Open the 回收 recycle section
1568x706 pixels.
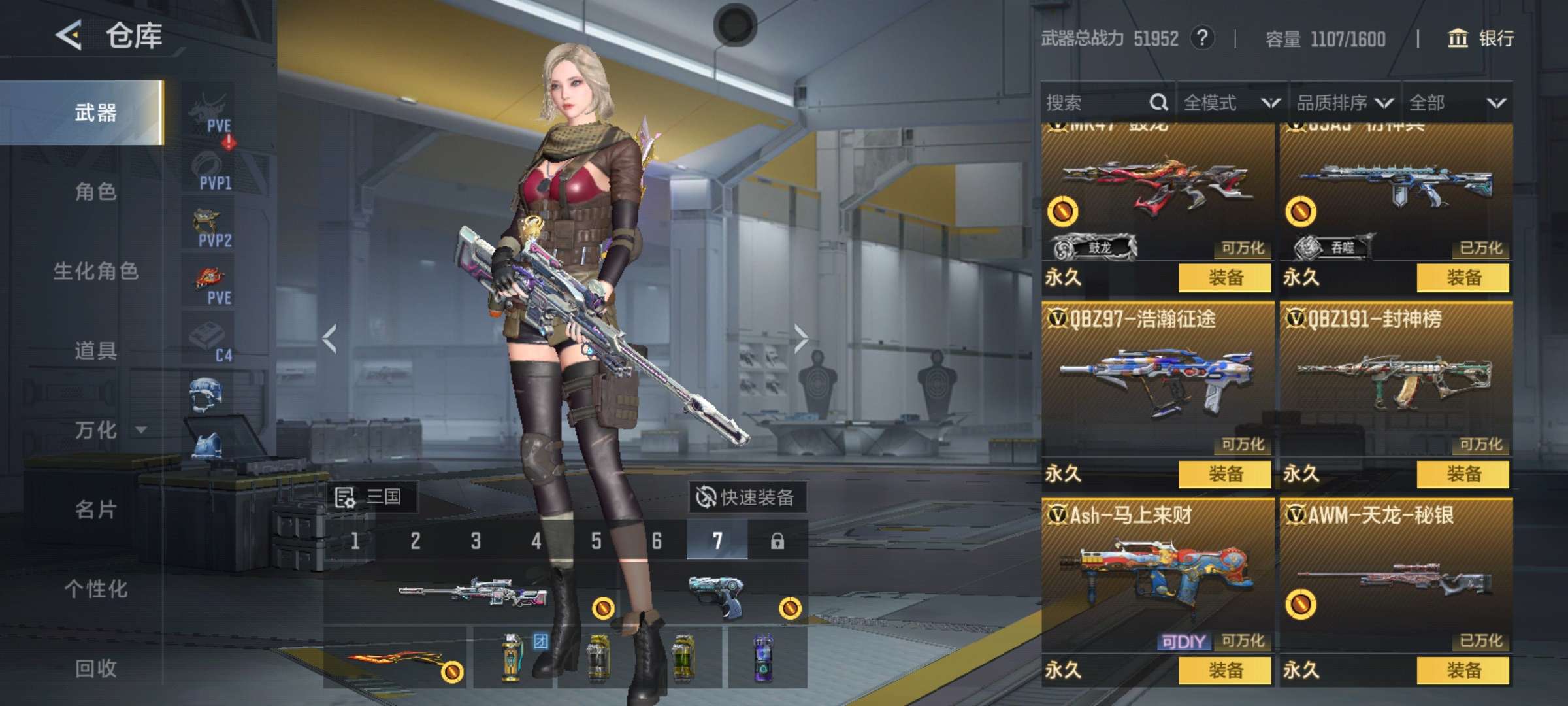coord(95,668)
